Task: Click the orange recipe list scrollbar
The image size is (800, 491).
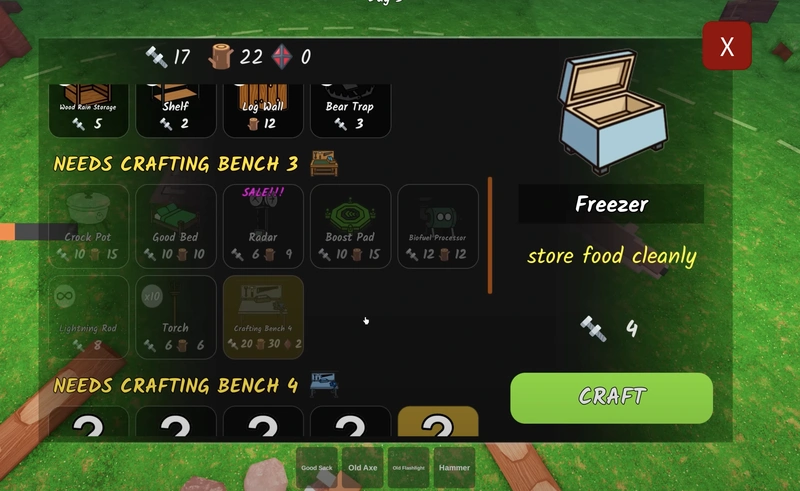Action: coord(490,236)
